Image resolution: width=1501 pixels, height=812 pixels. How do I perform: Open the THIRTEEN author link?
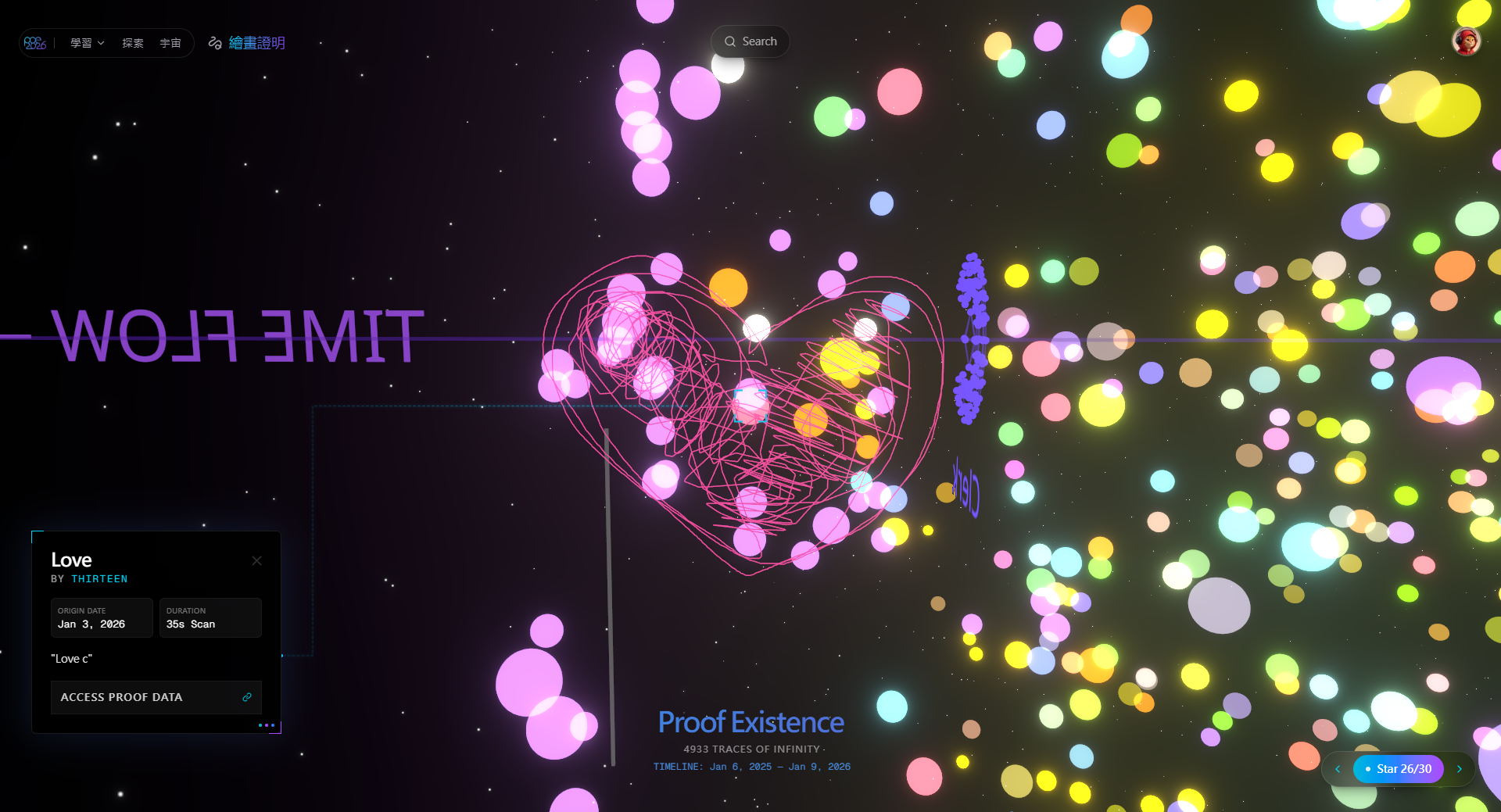99,578
